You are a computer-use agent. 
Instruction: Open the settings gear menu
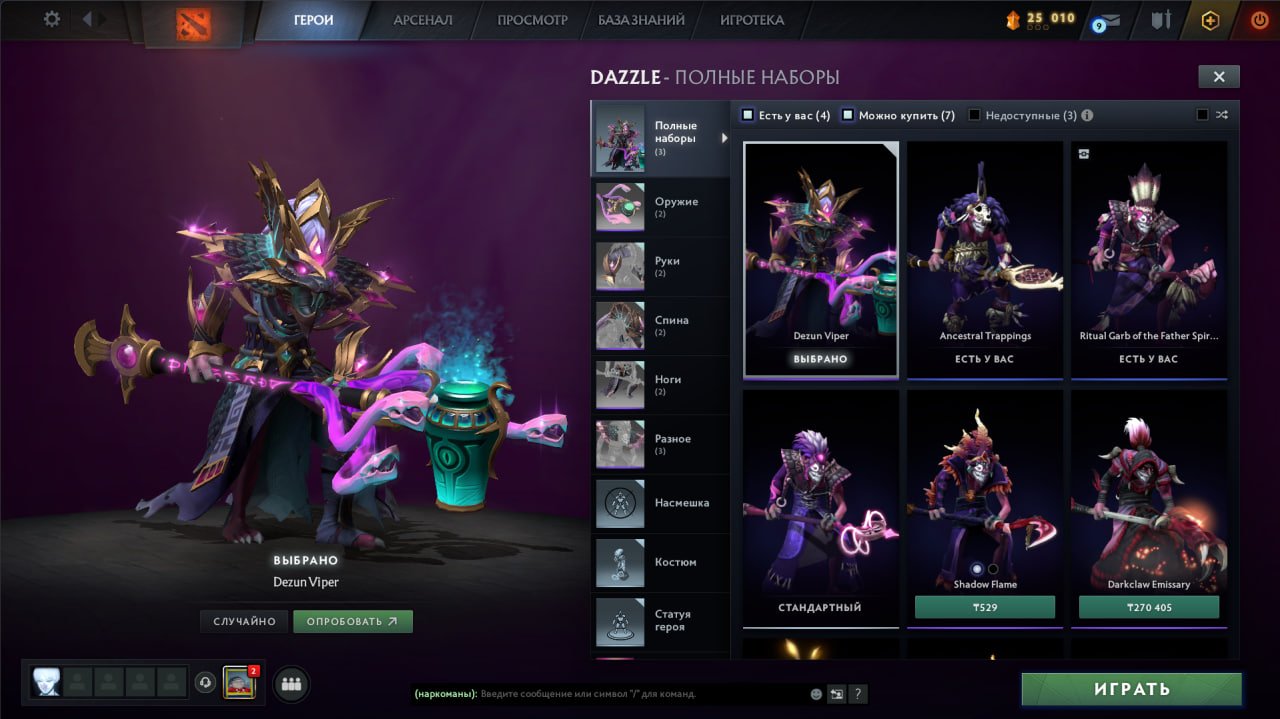point(52,19)
